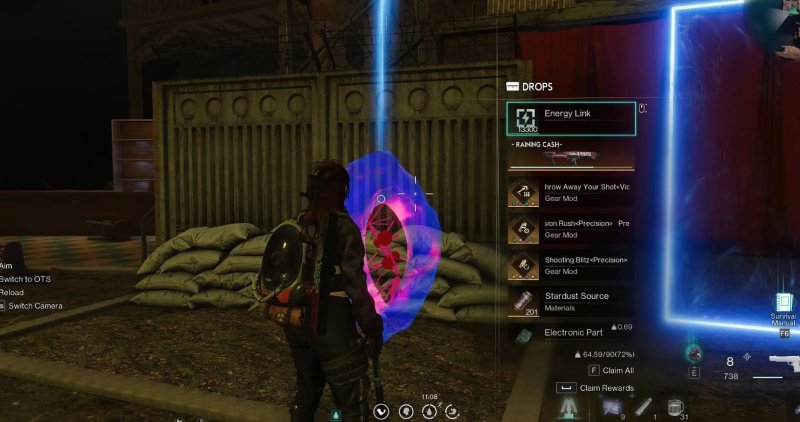Select the Electronic Part drop row
Viewport: 800px width, 422px height.
tap(571, 334)
